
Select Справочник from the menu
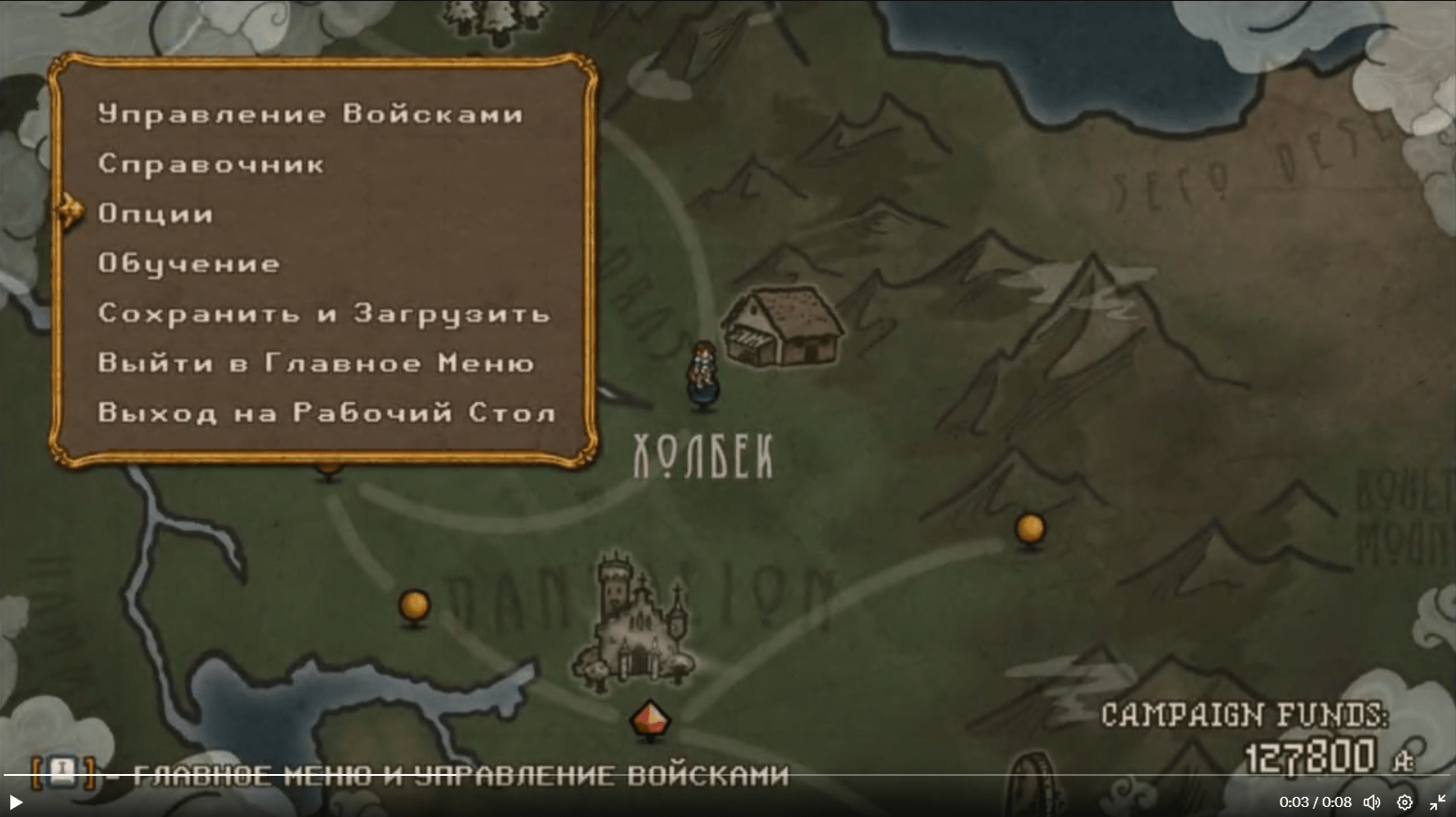click(211, 164)
